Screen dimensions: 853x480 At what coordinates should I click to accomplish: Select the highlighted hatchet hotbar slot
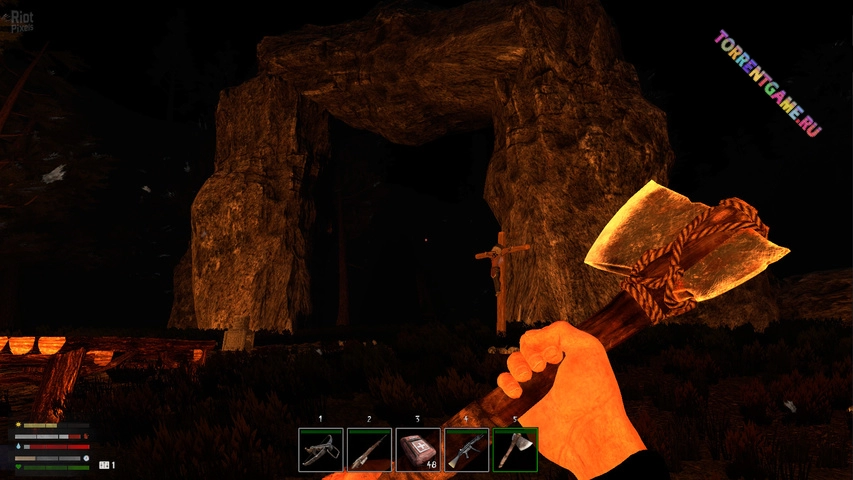coord(515,450)
